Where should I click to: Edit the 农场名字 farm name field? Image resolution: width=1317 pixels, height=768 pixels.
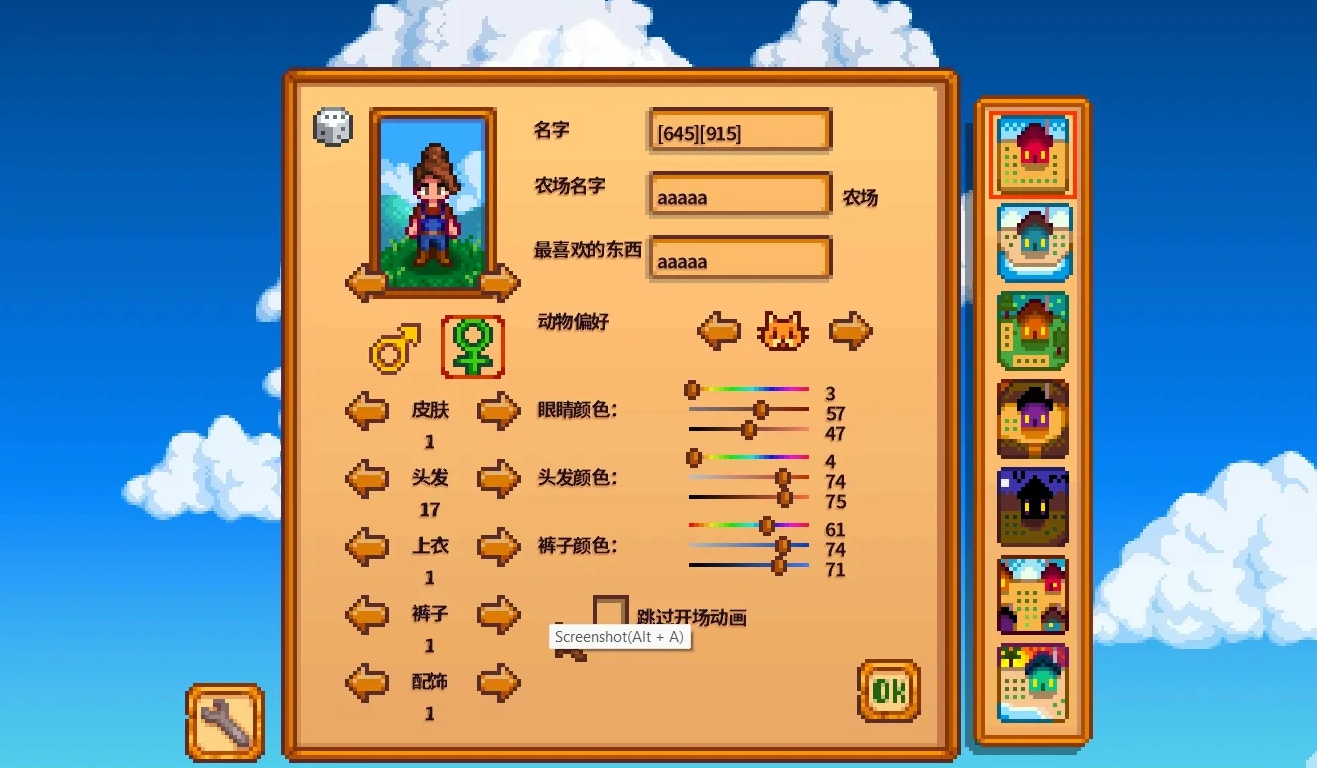point(740,196)
